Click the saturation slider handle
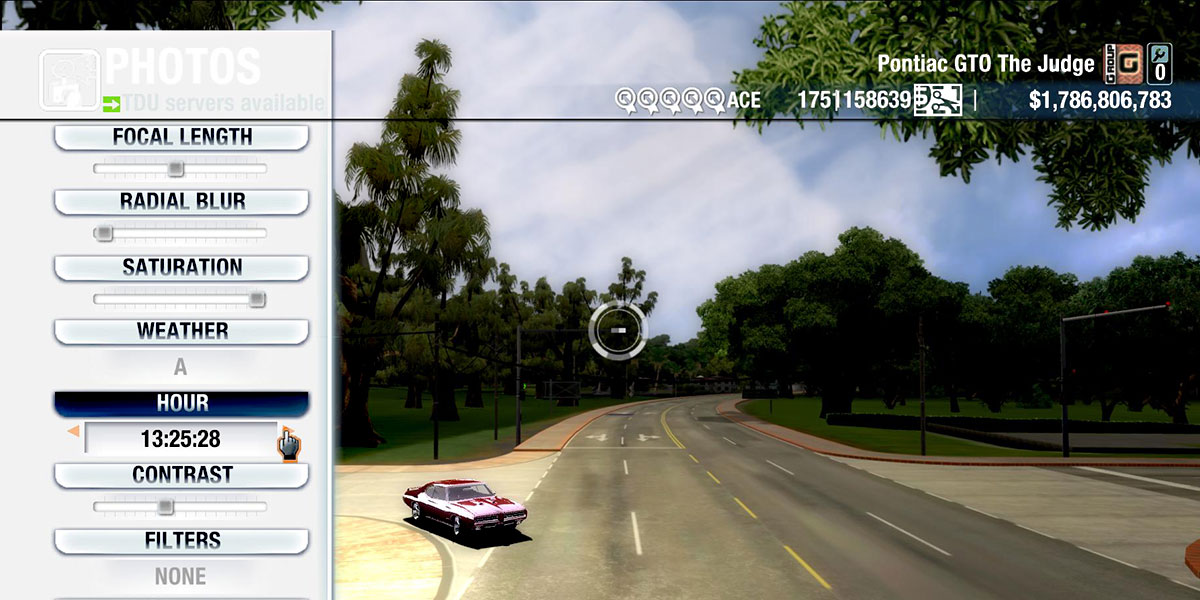This screenshot has width=1200, height=600. point(257,299)
